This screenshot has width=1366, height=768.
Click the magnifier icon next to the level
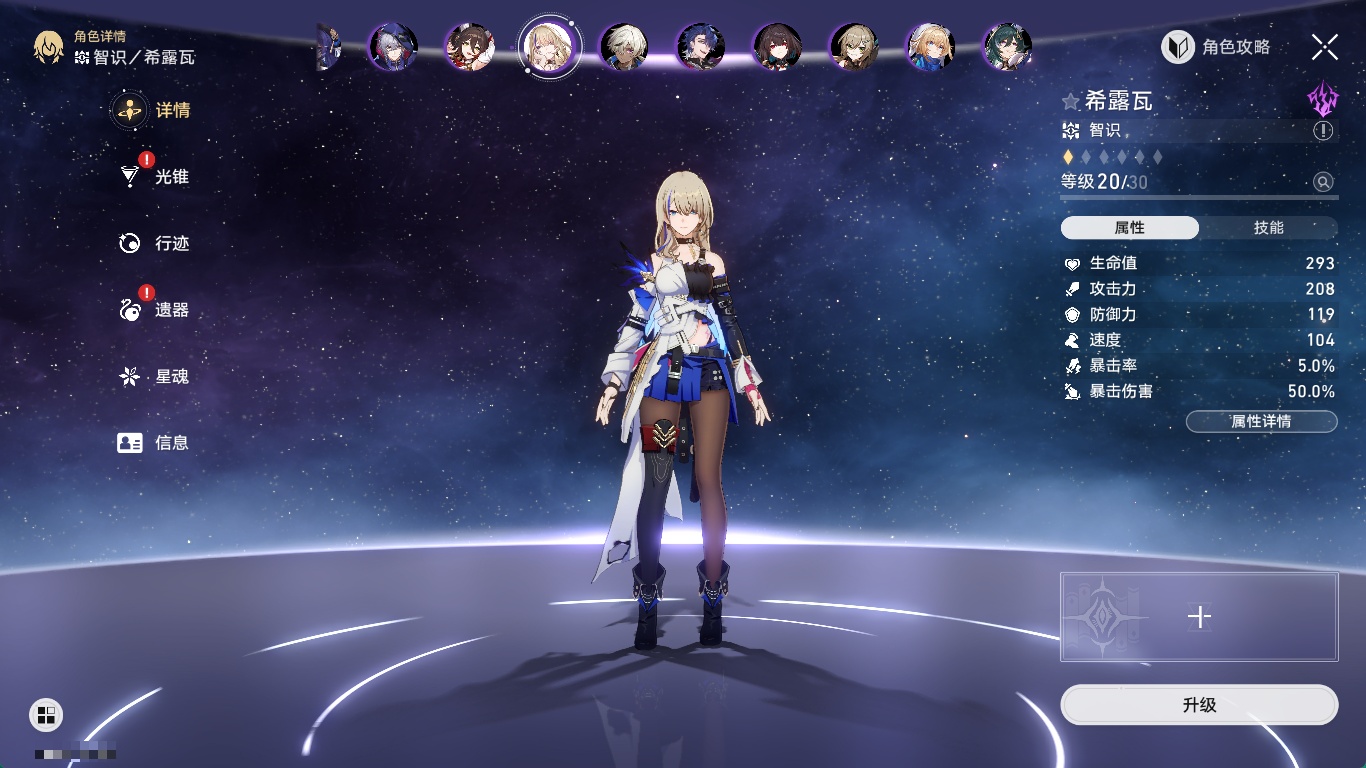(1323, 182)
